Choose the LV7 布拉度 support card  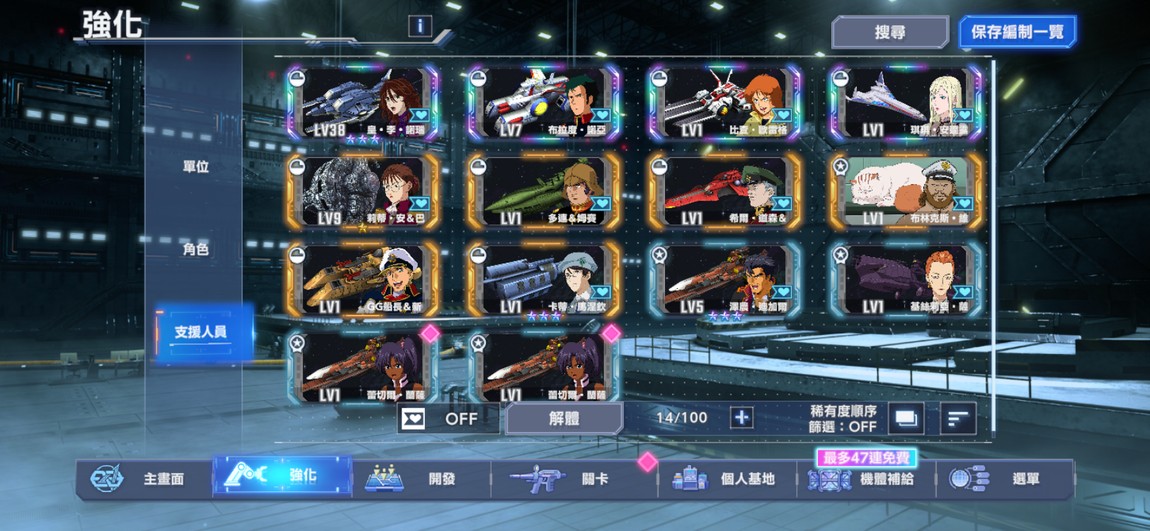click(x=544, y=104)
